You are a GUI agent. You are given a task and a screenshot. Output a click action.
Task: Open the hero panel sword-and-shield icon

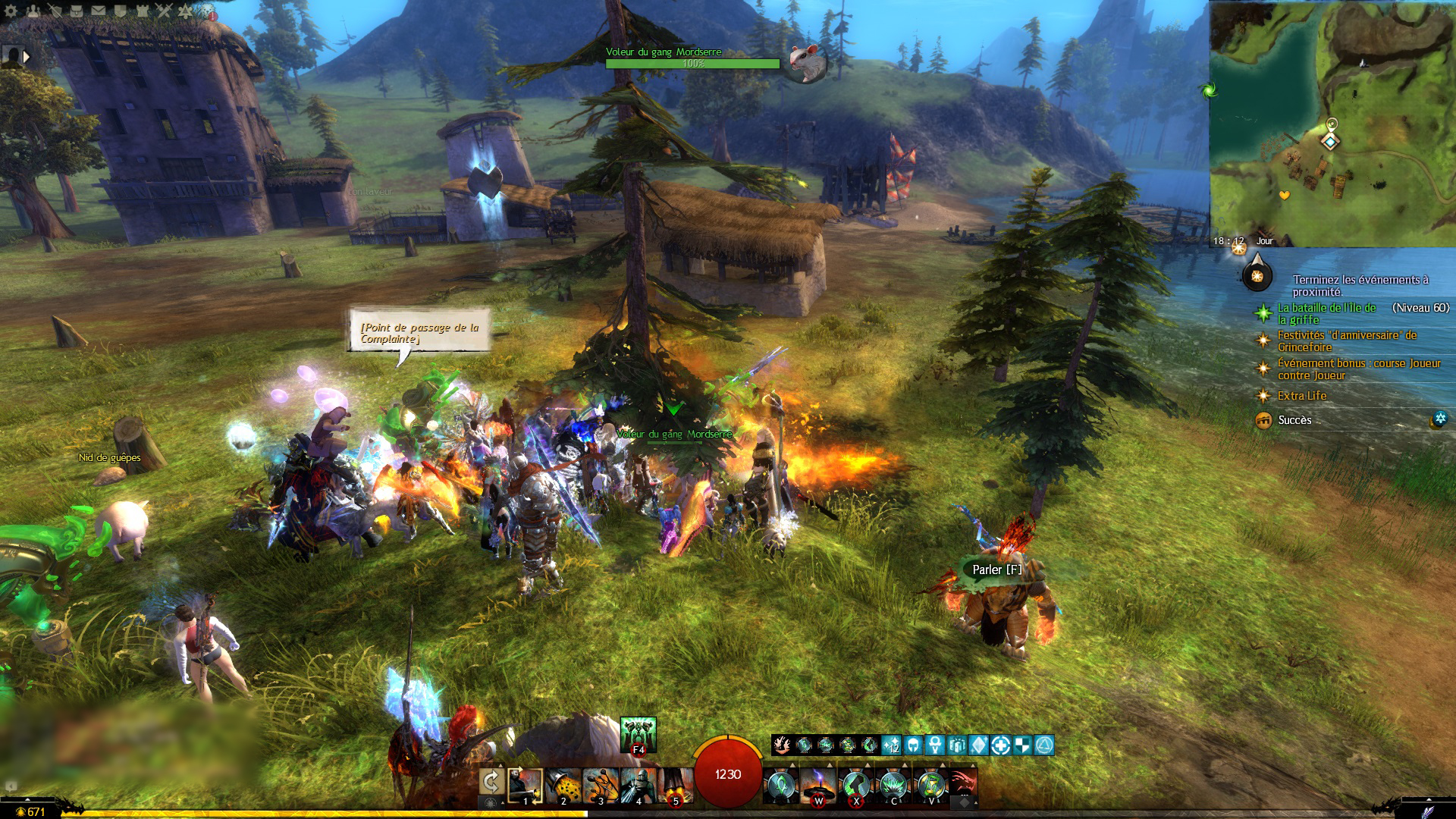(x=55, y=11)
